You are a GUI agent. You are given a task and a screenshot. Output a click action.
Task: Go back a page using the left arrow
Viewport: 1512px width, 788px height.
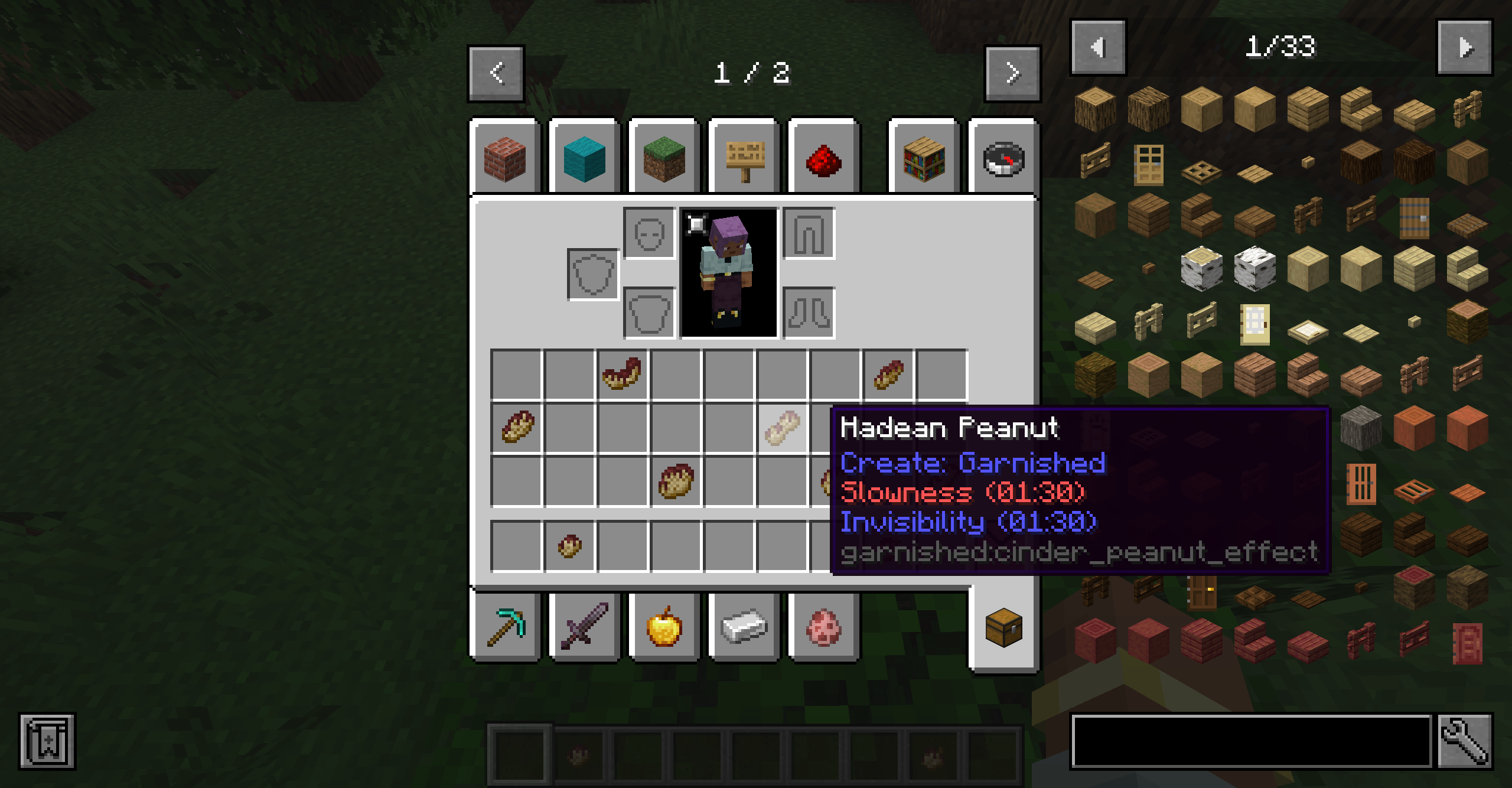coord(496,73)
